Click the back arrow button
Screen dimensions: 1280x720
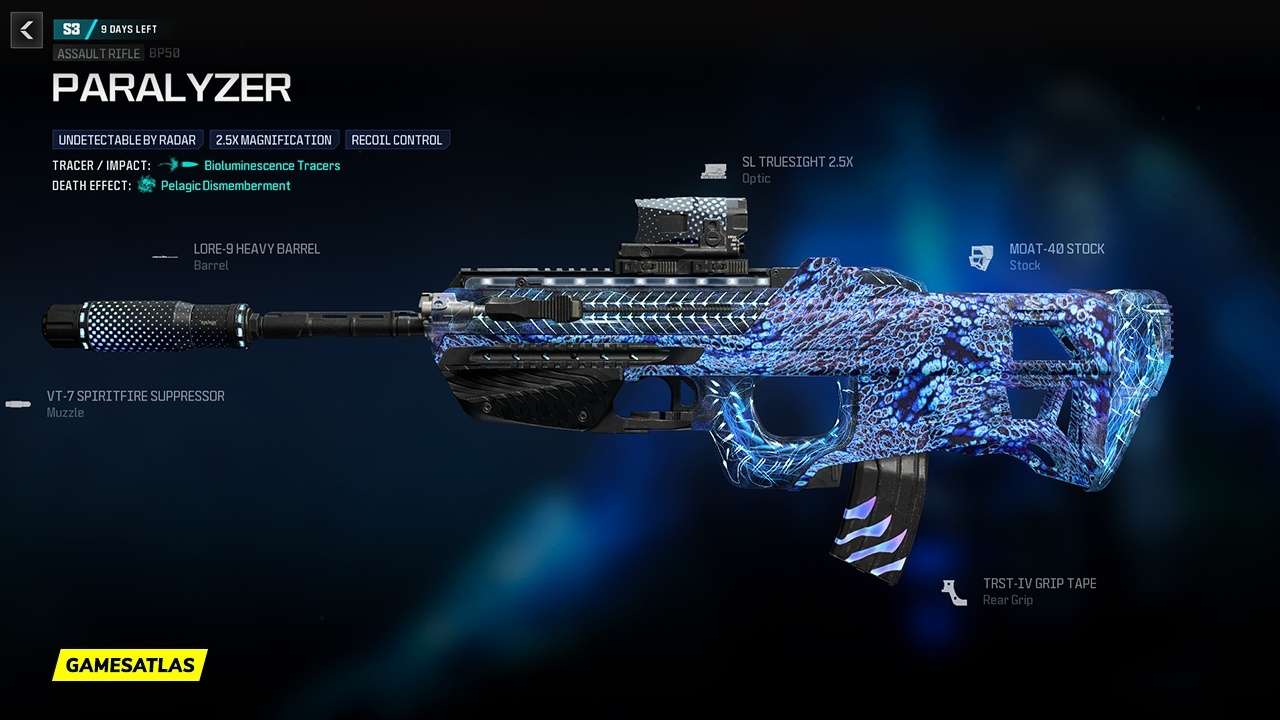26,30
